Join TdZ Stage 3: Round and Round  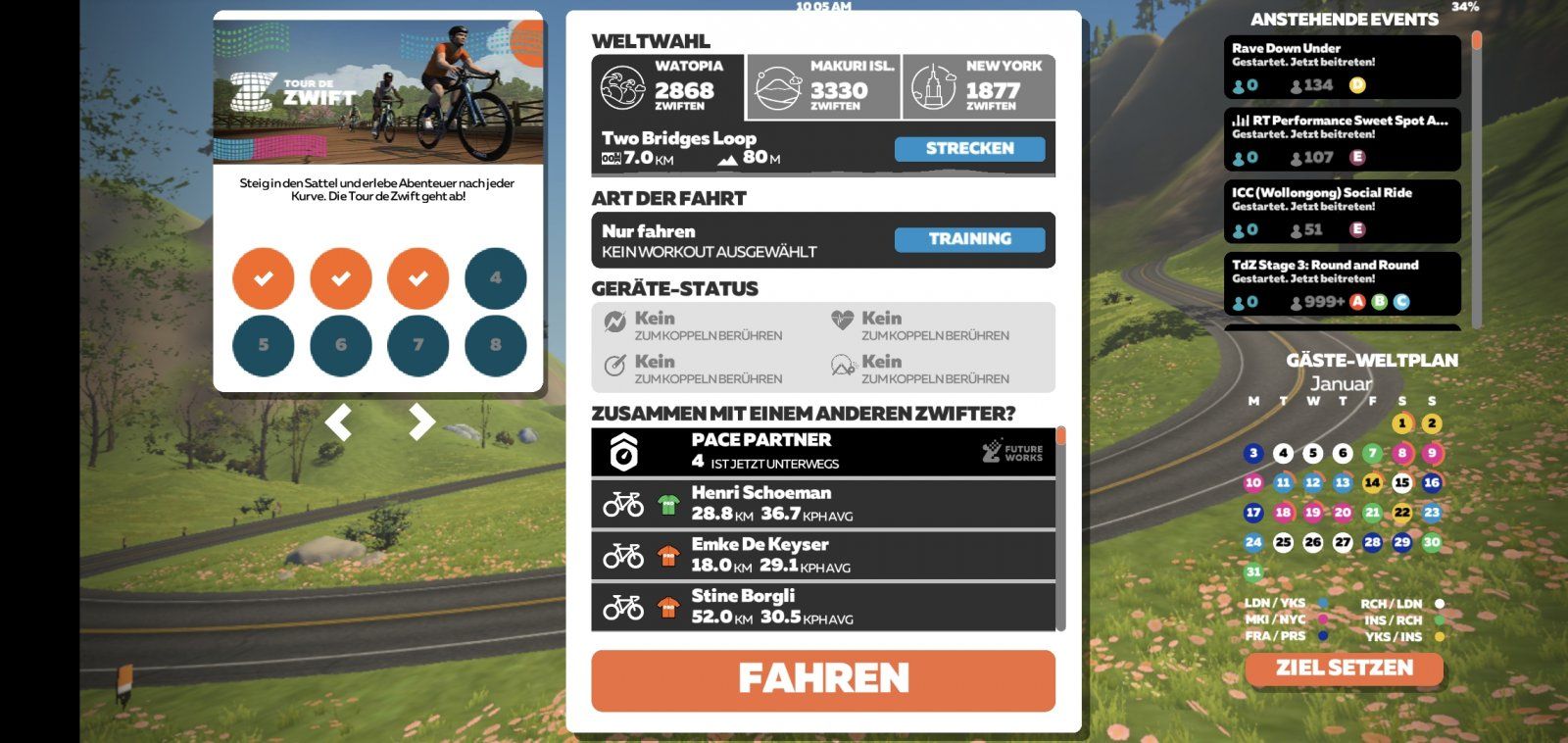pyautogui.click(x=1342, y=284)
